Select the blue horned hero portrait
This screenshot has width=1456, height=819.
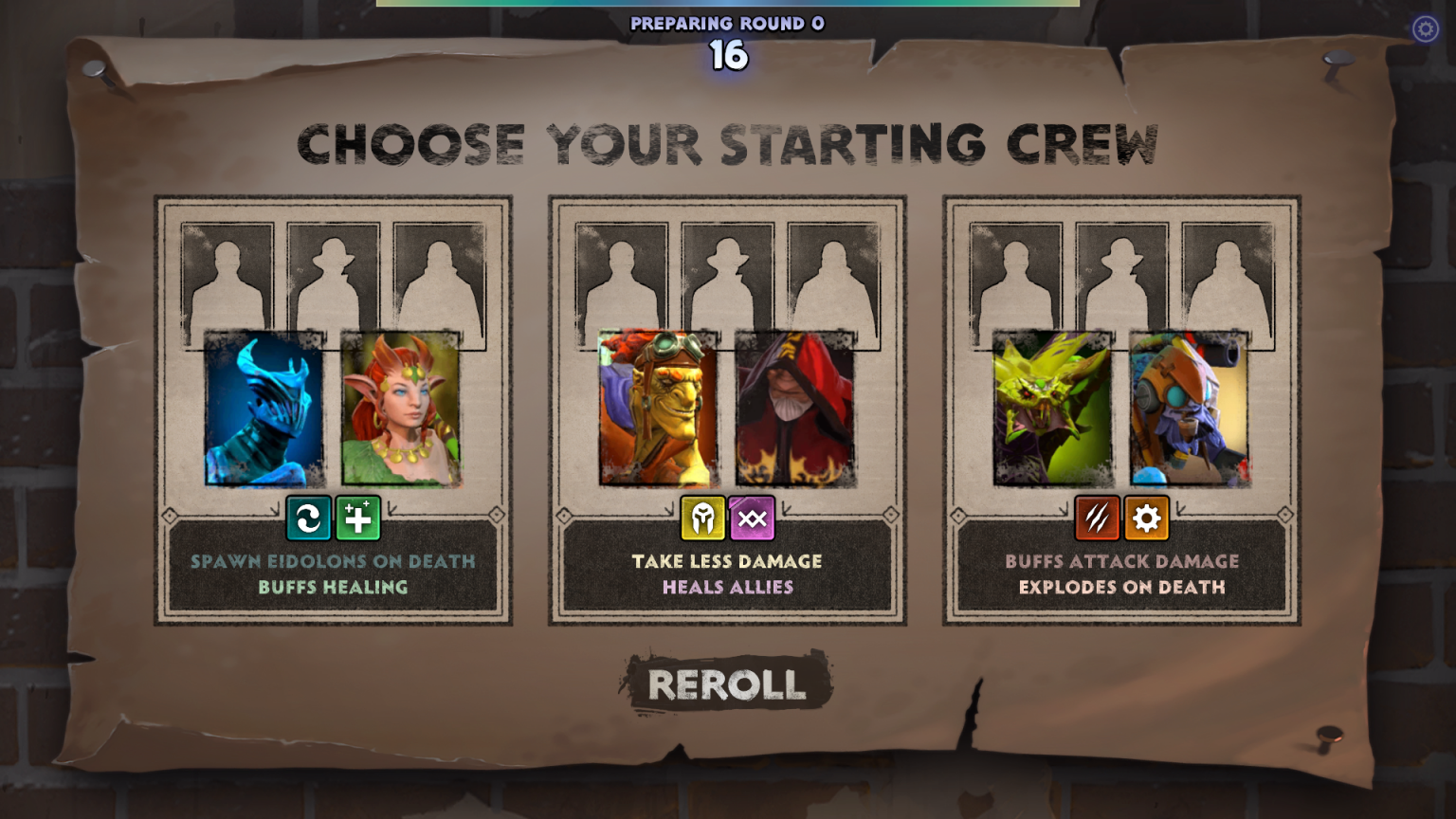coord(264,409)
